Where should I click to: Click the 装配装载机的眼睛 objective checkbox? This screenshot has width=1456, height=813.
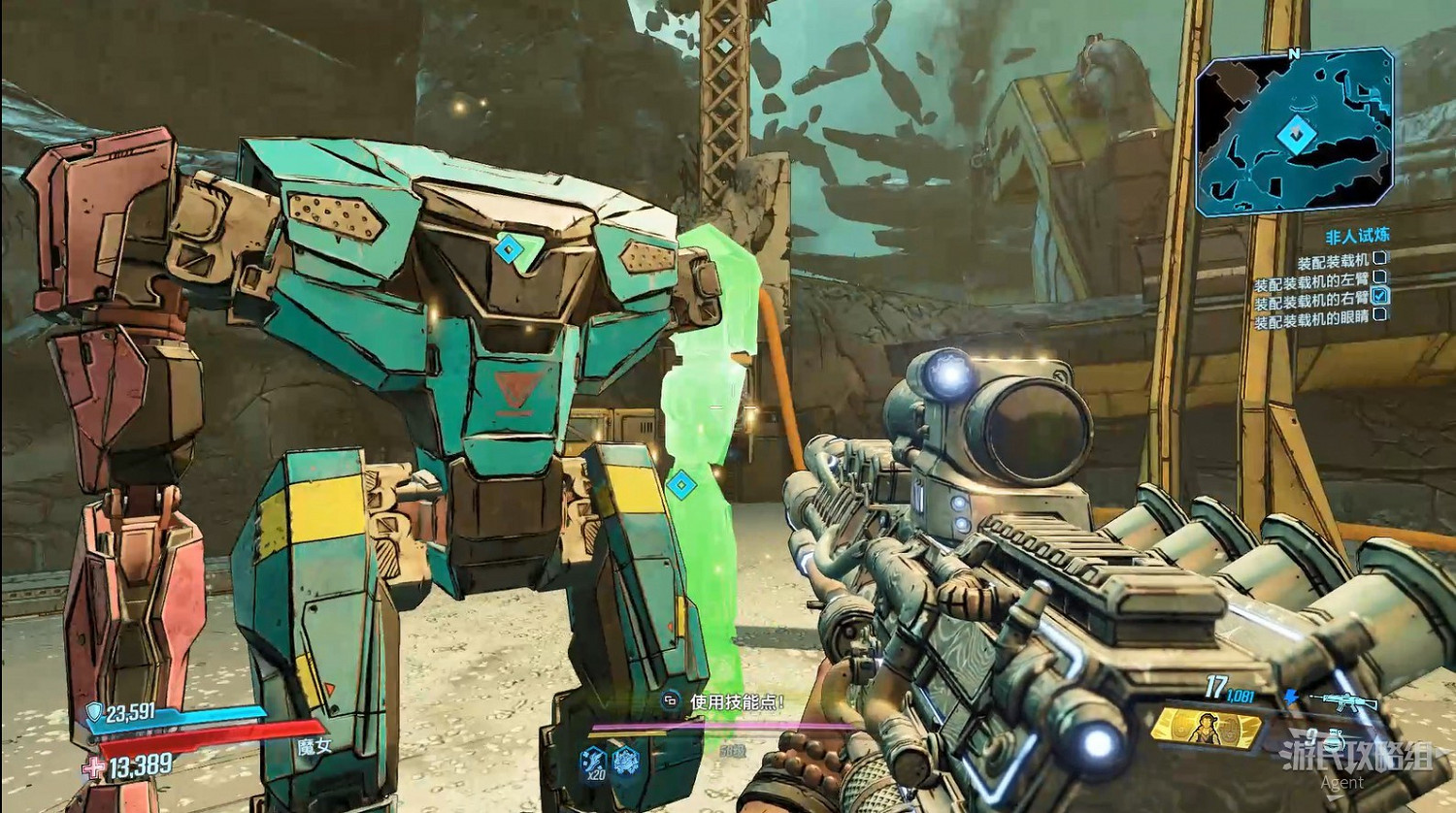(x=1379, y=315)
